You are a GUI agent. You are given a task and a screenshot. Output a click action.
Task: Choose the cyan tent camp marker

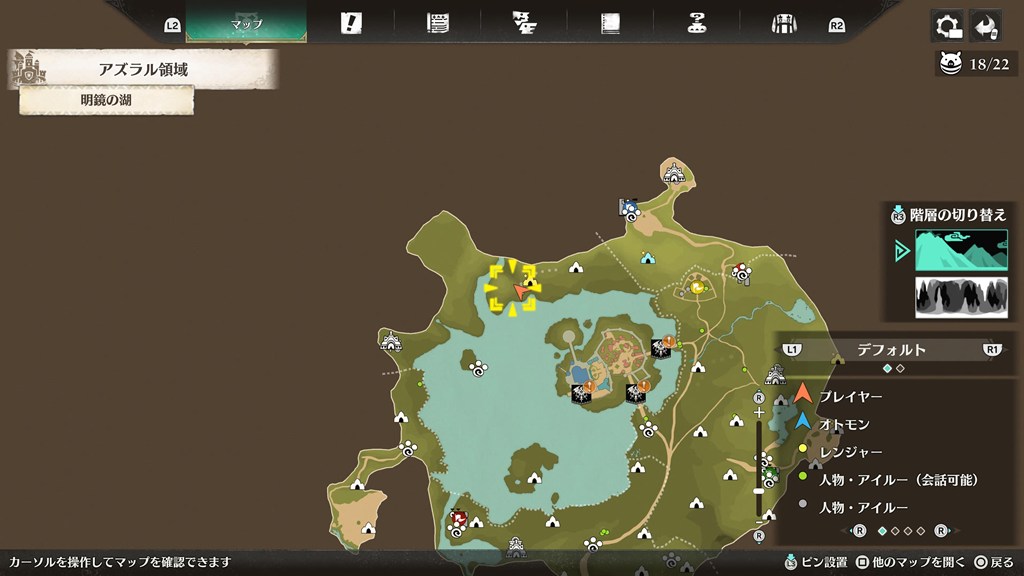pyautogui.click(x=647, y=258)
